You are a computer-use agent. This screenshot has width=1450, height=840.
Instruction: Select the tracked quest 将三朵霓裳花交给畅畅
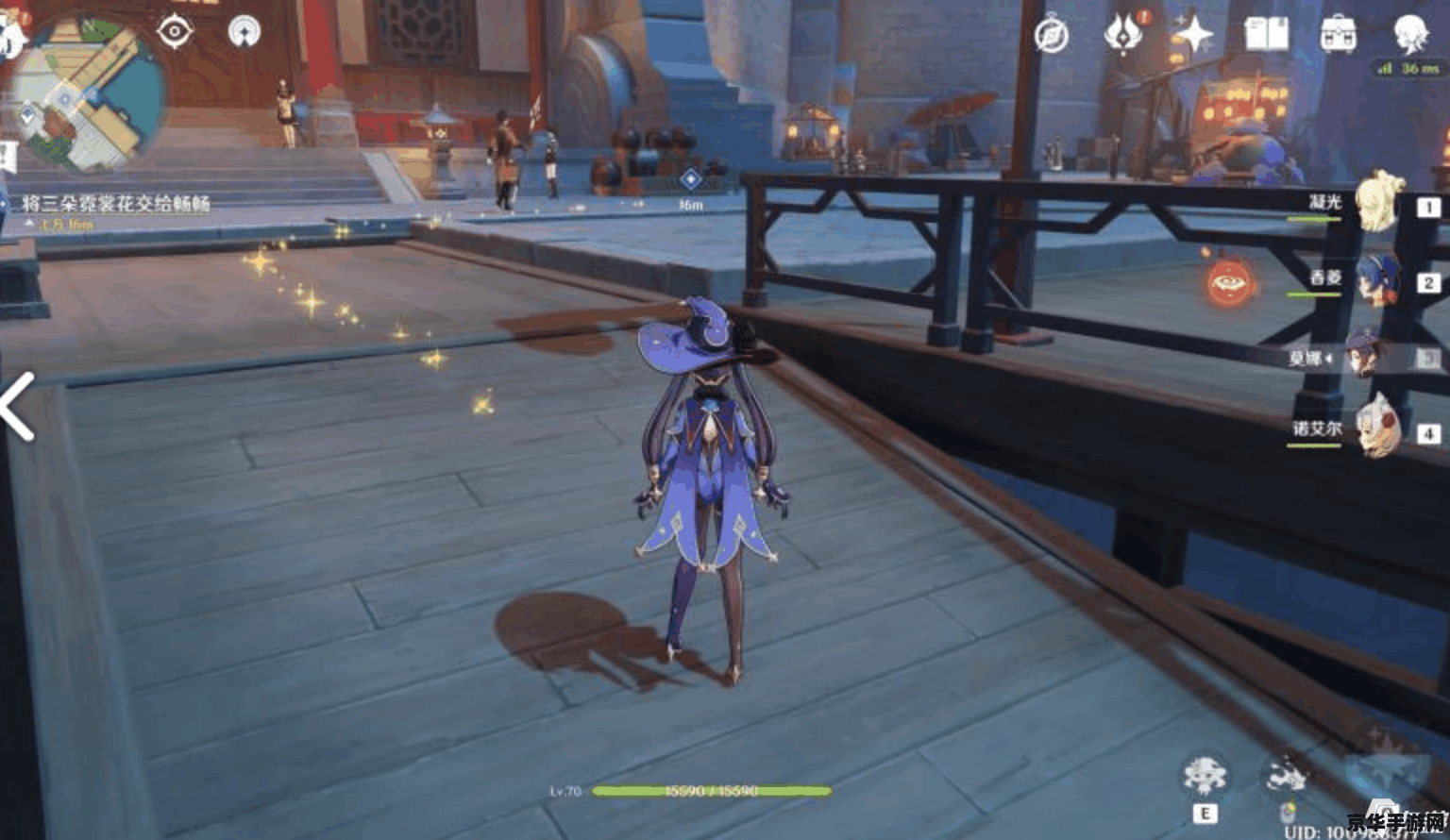point(115,203)
